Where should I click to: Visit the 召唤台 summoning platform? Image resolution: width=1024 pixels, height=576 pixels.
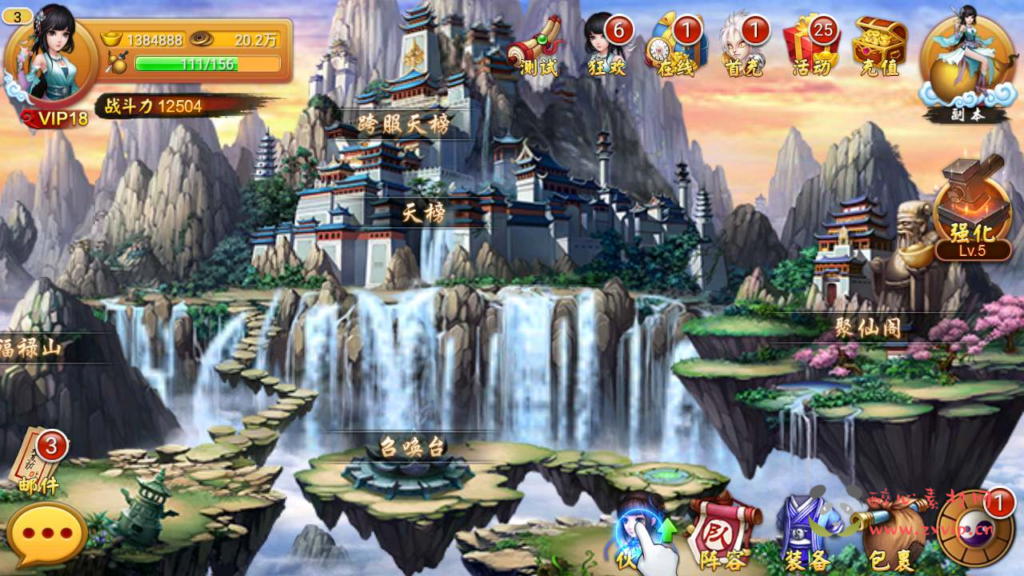coord(411,447)
